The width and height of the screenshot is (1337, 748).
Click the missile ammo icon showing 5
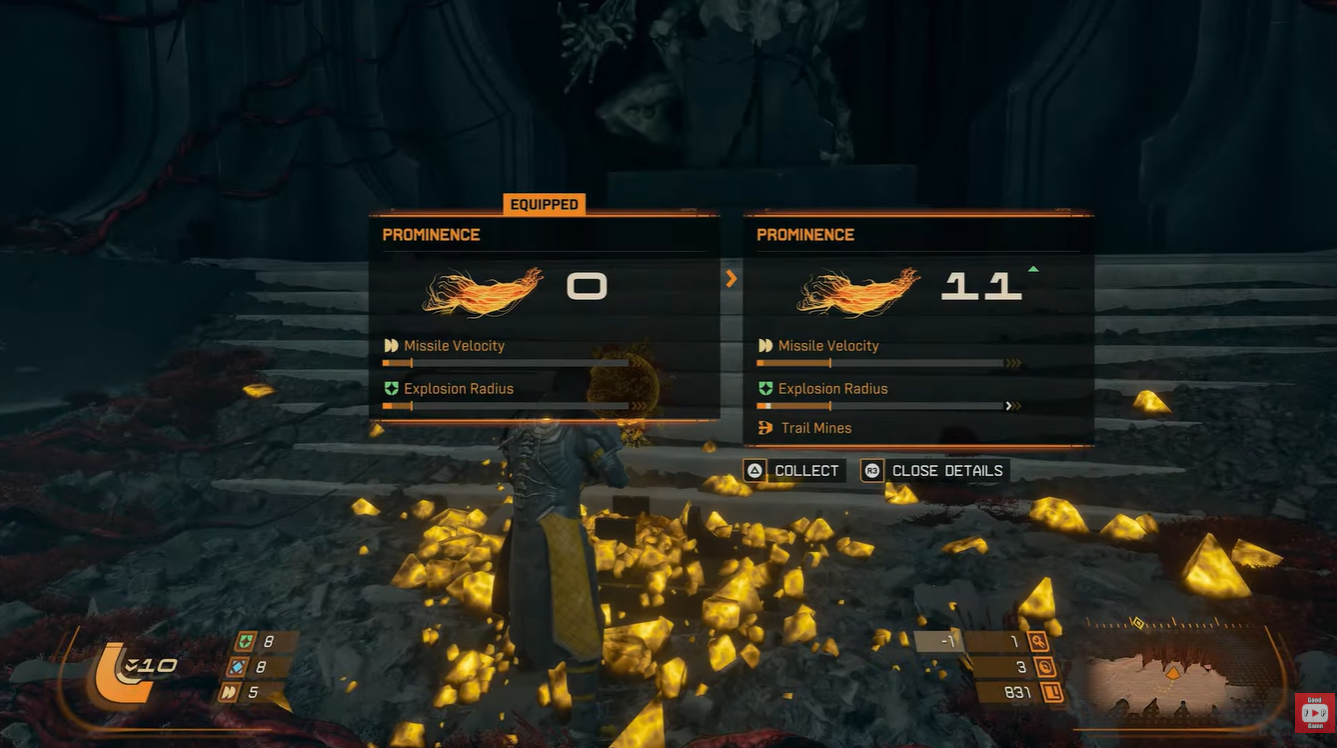coord(230,693)
